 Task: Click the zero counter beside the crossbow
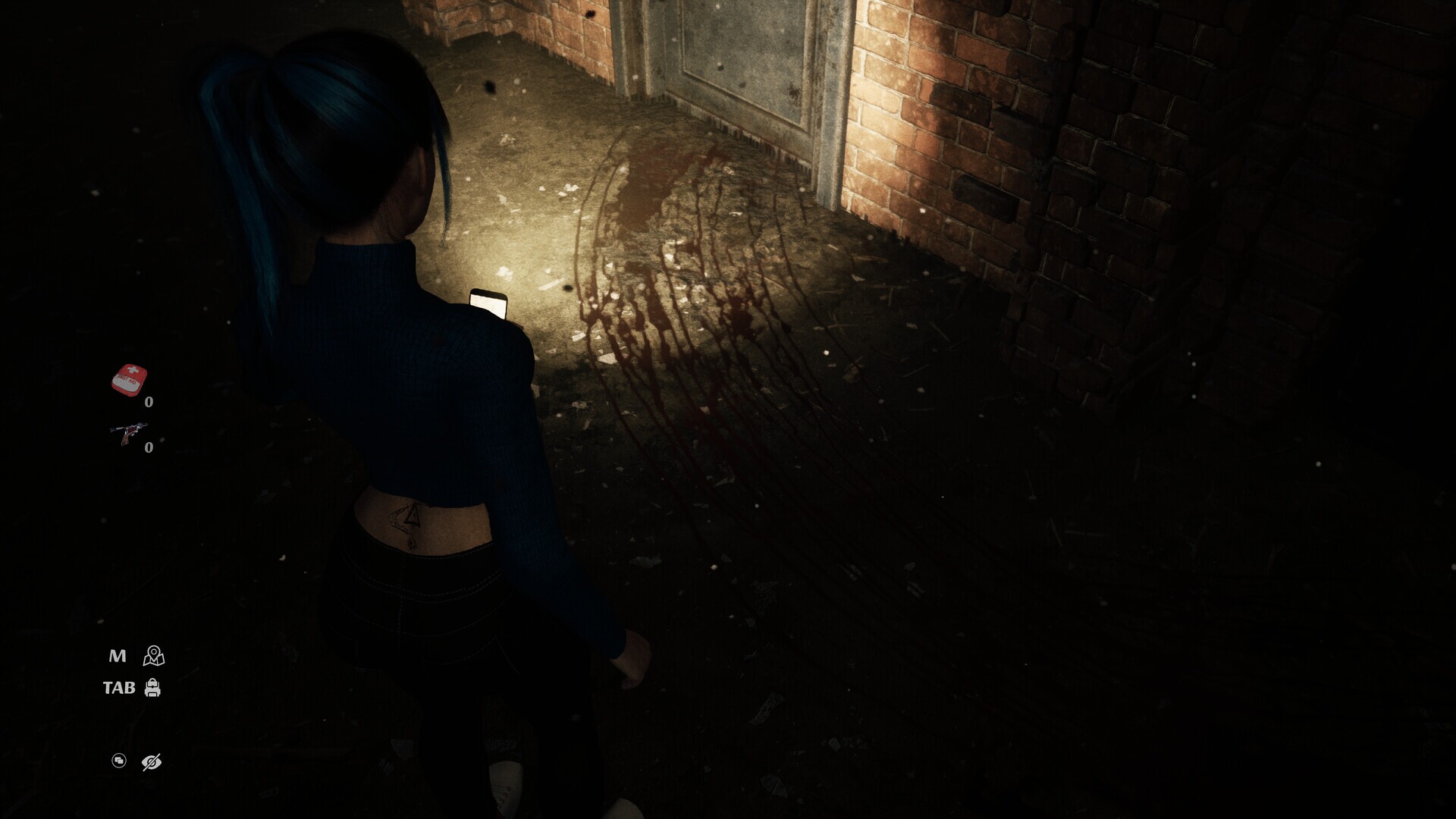pos(149,447)
